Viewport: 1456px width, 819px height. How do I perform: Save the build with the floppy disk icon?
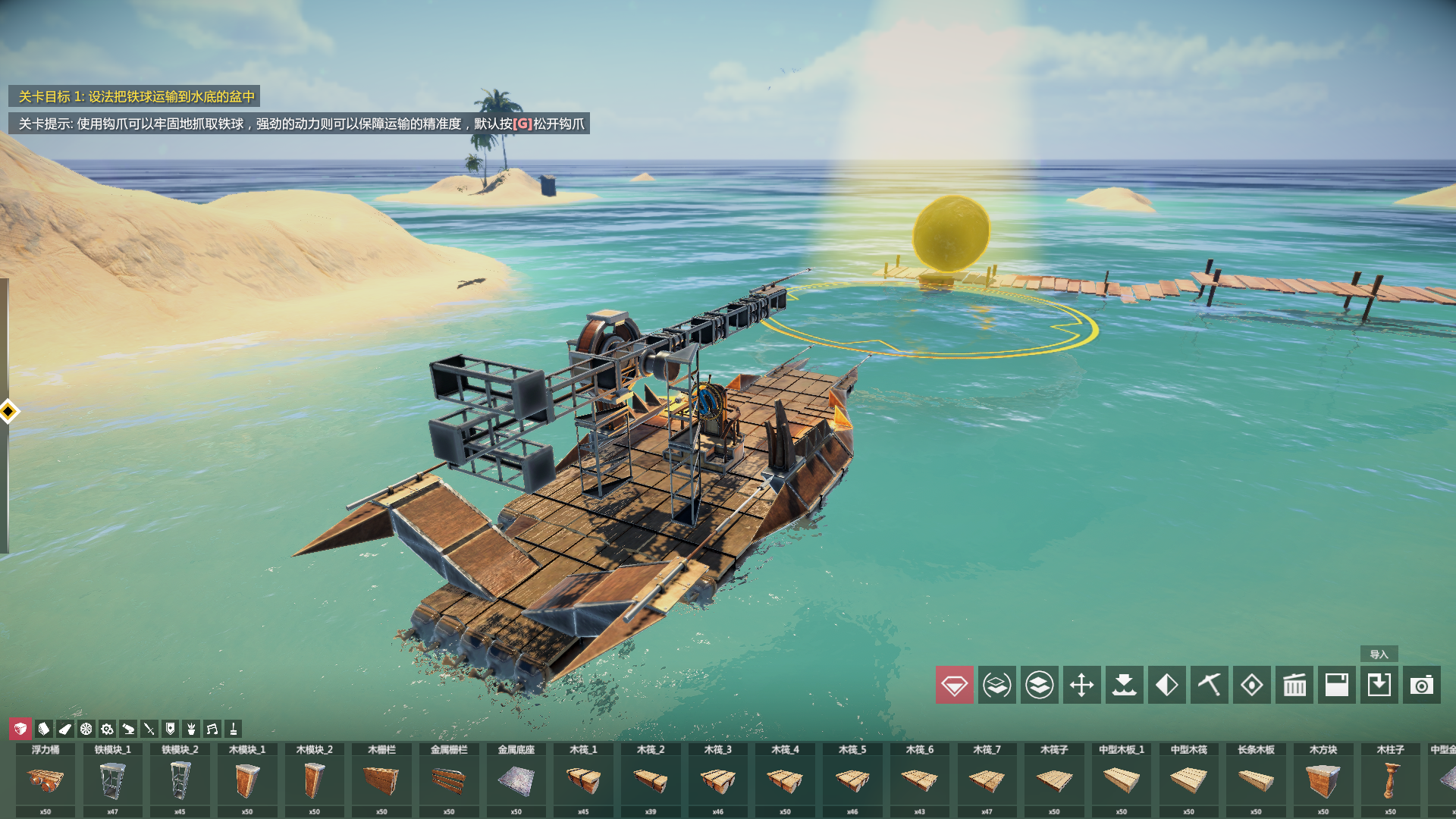pyautogui.click(x=1336, y=685)
